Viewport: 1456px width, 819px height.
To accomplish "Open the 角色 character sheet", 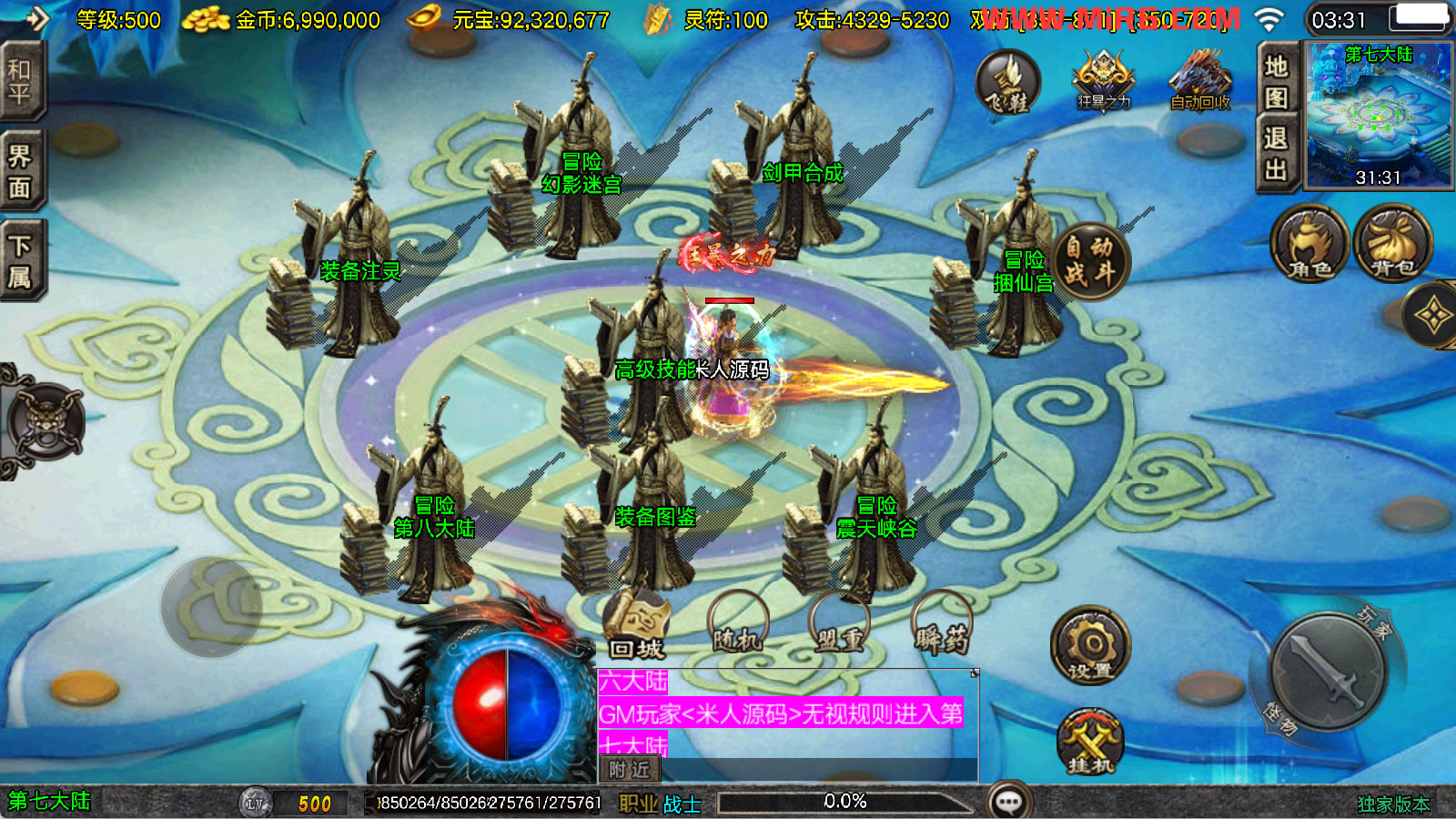I will click(x=1309, y=243).
